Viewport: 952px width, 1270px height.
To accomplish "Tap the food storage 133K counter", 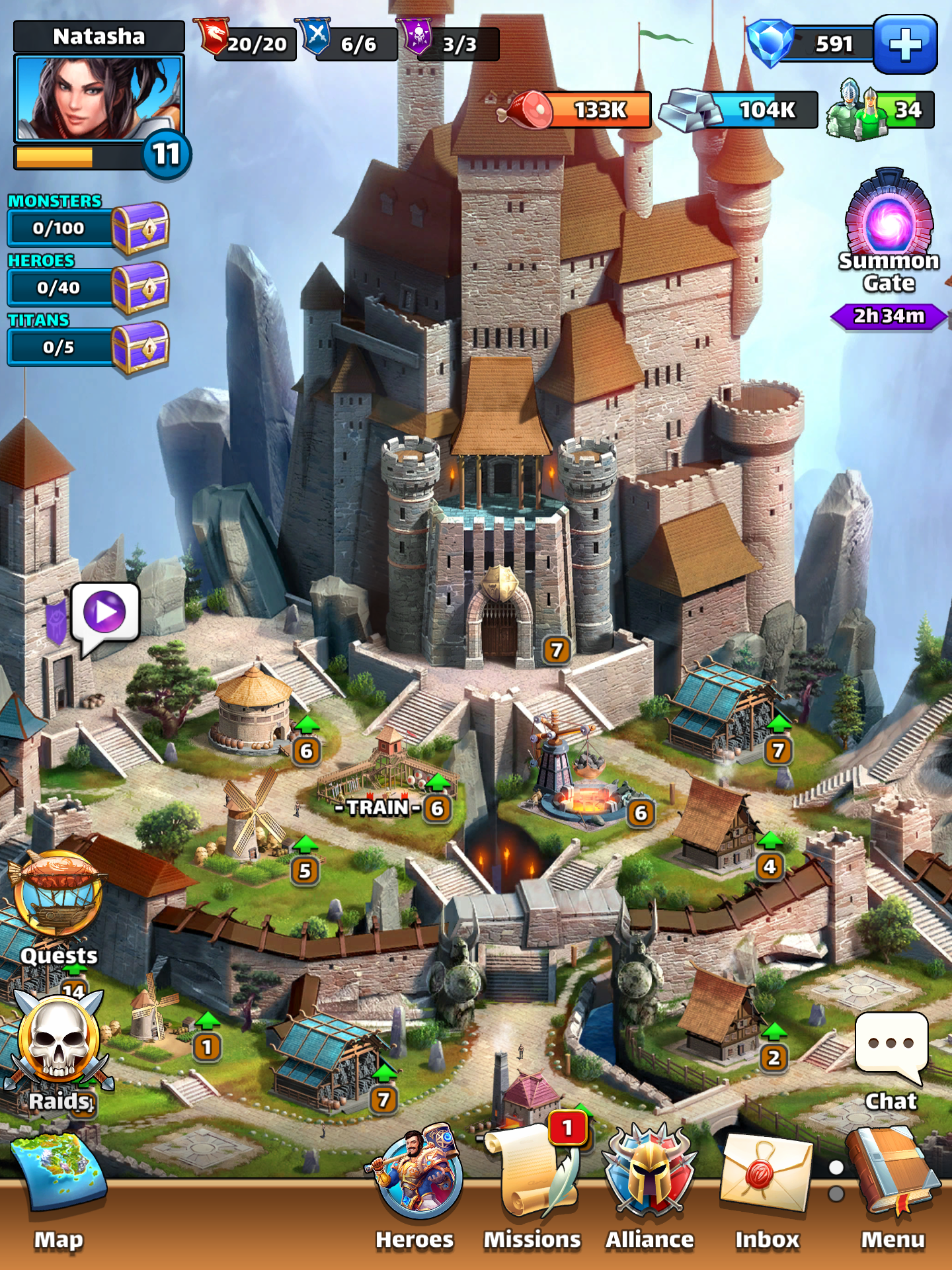I will coord(575,109).
